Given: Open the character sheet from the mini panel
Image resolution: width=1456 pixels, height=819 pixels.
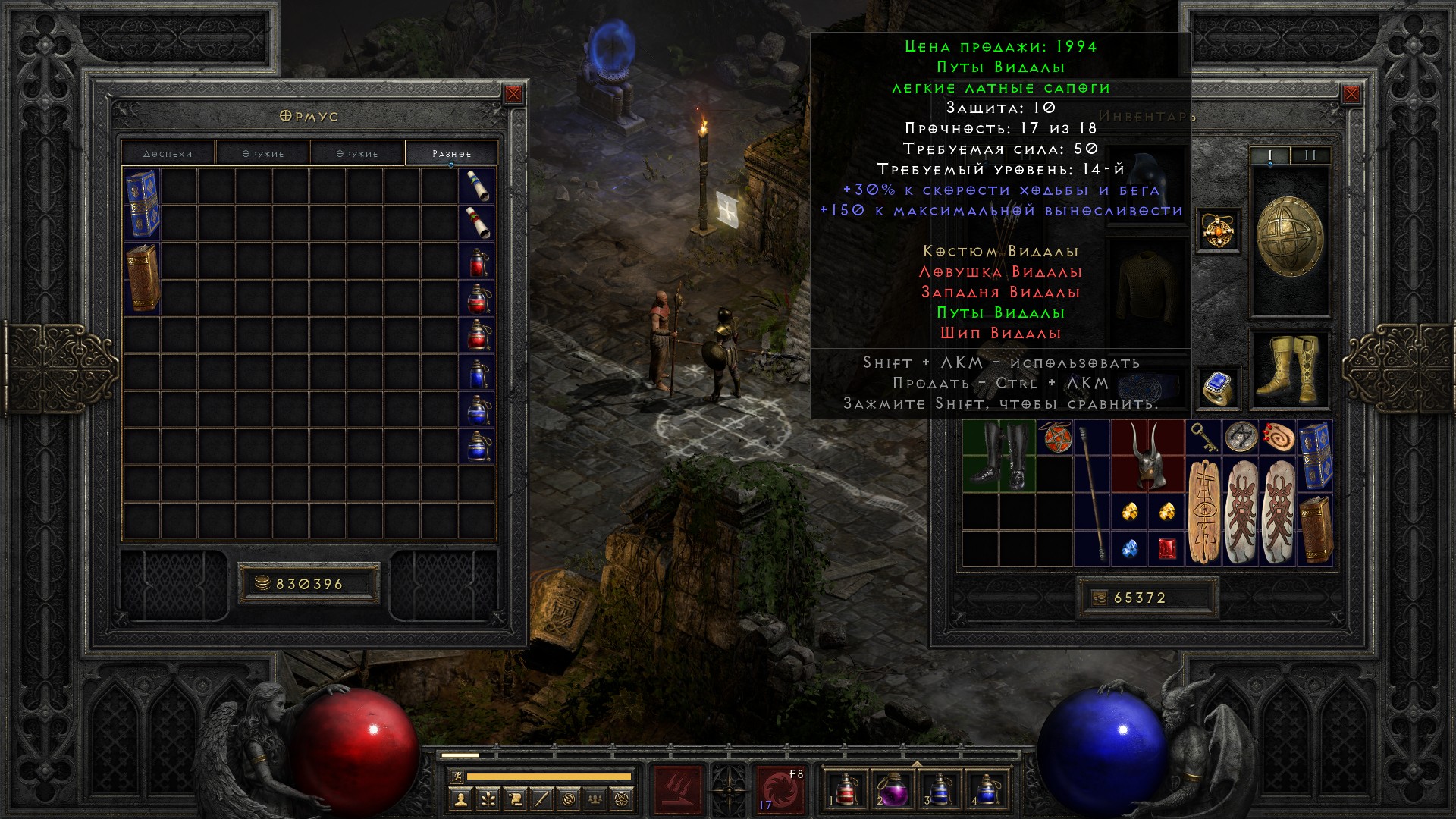Looking at the screenshot, I should pos(460,799).
